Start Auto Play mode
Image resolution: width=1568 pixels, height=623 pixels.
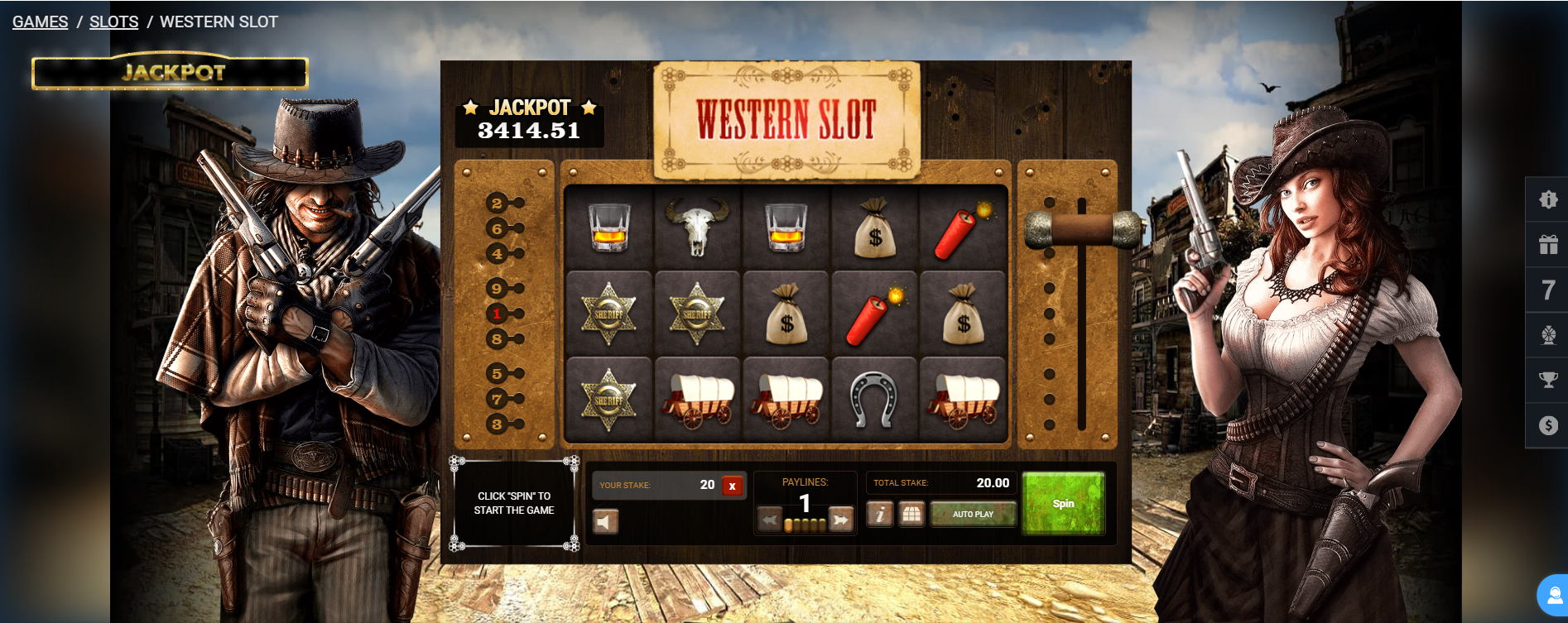pyautogui.click(x=973, y=515)
